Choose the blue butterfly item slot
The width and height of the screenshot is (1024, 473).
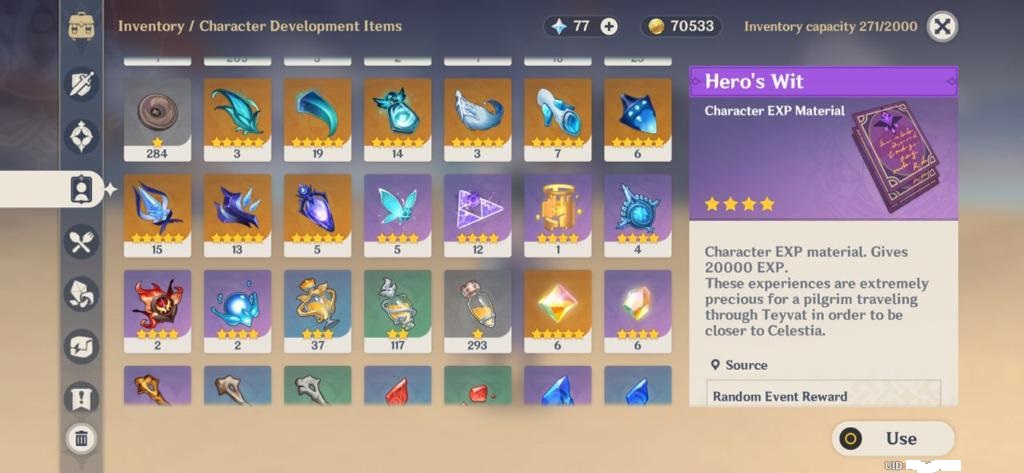click(397, 214)
